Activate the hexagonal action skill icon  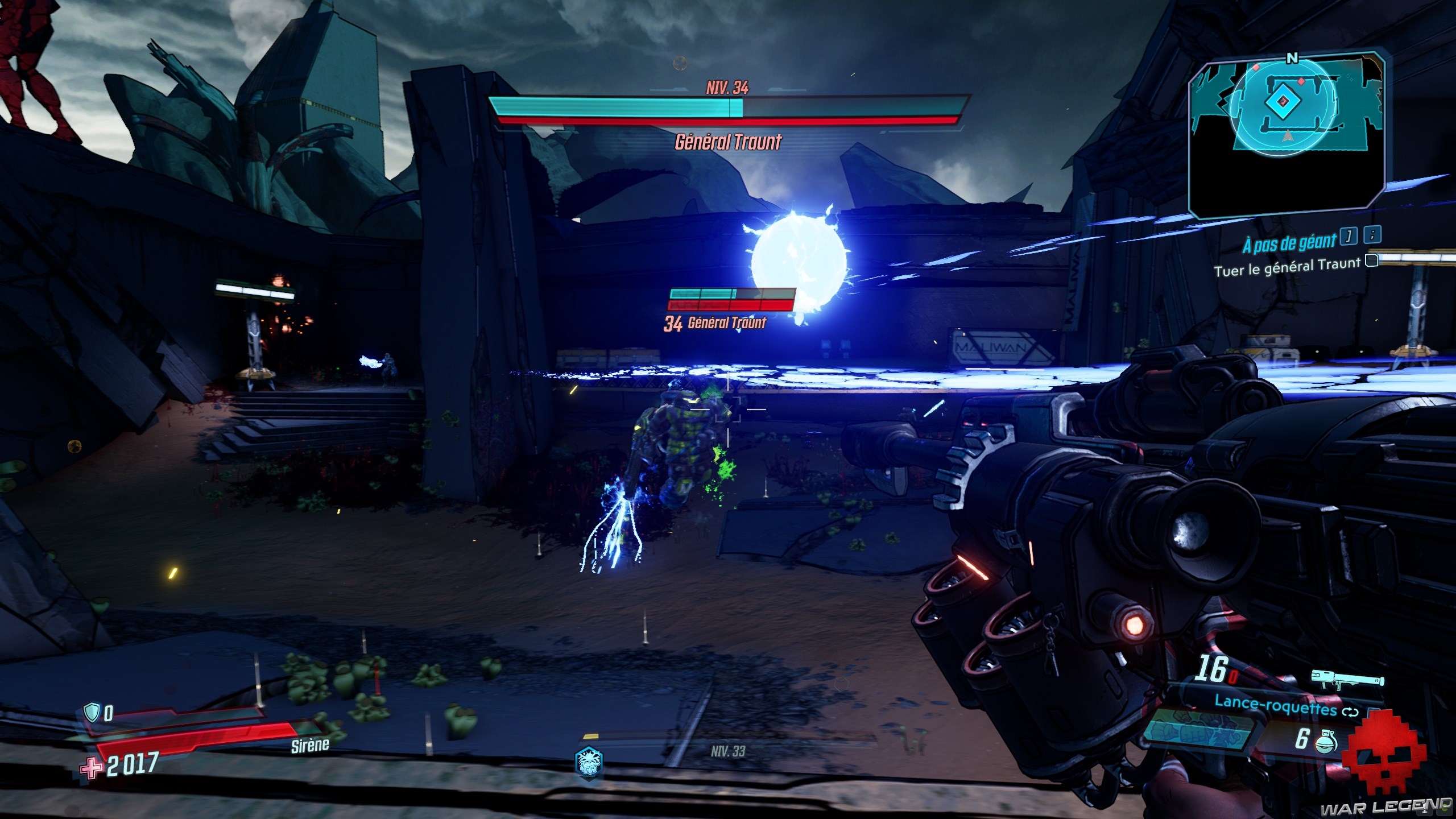(x=589, y=762)
